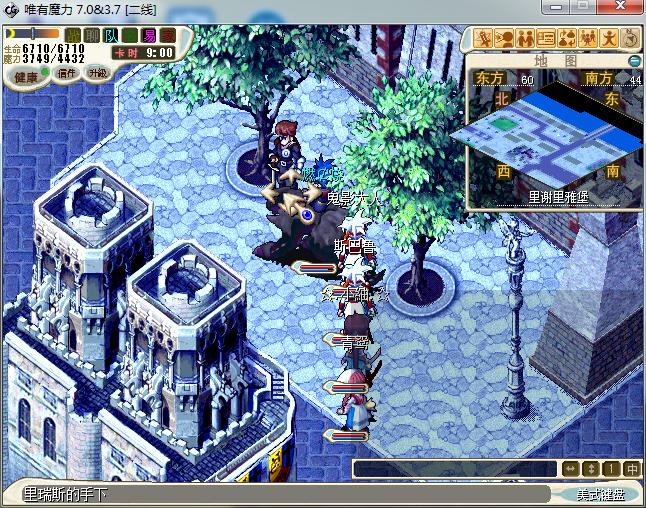Click the chat input field

[x=455, y=468]
